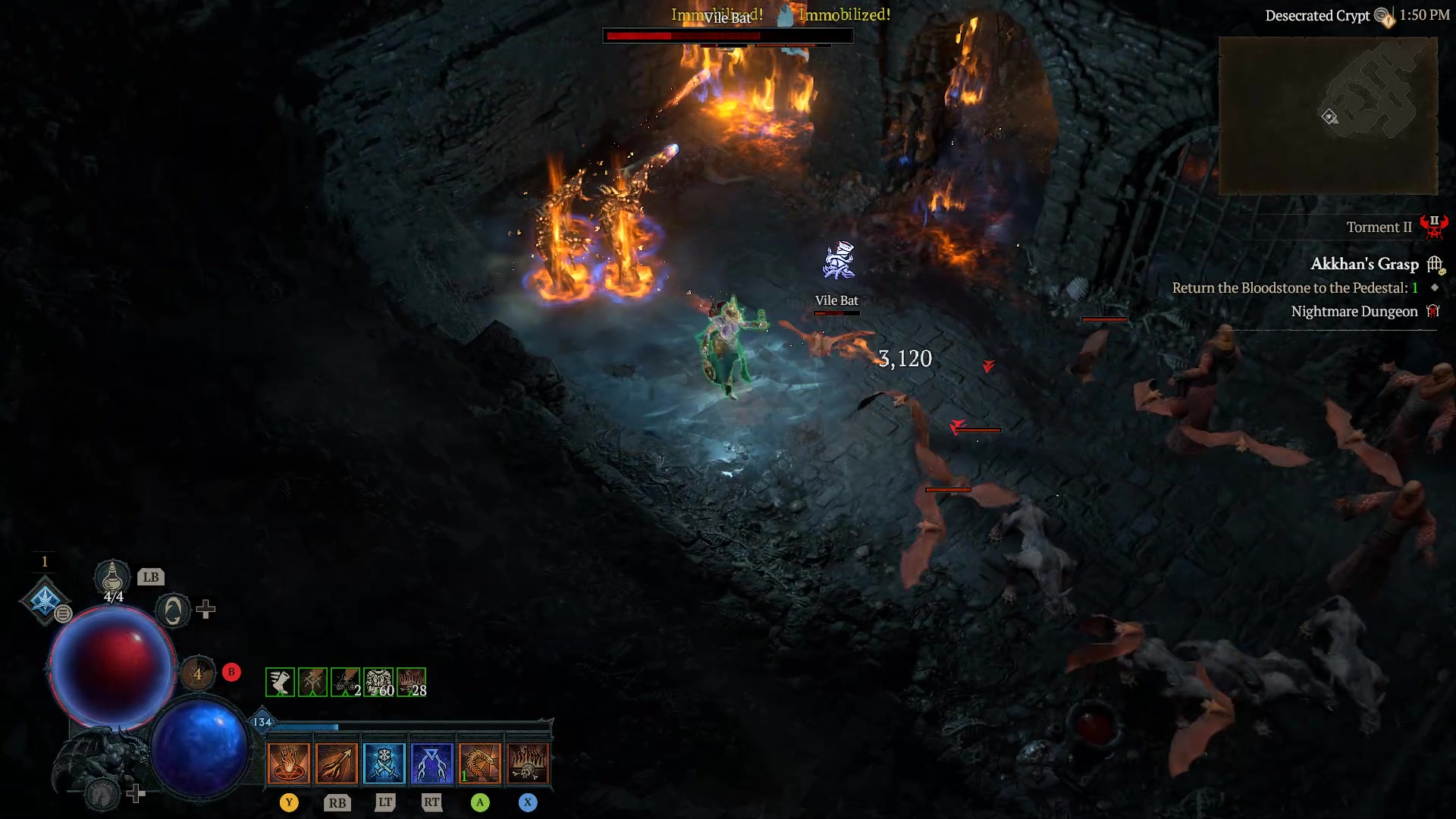Expand the Akkhan's Grasp quest entry

click(1365, 264)
